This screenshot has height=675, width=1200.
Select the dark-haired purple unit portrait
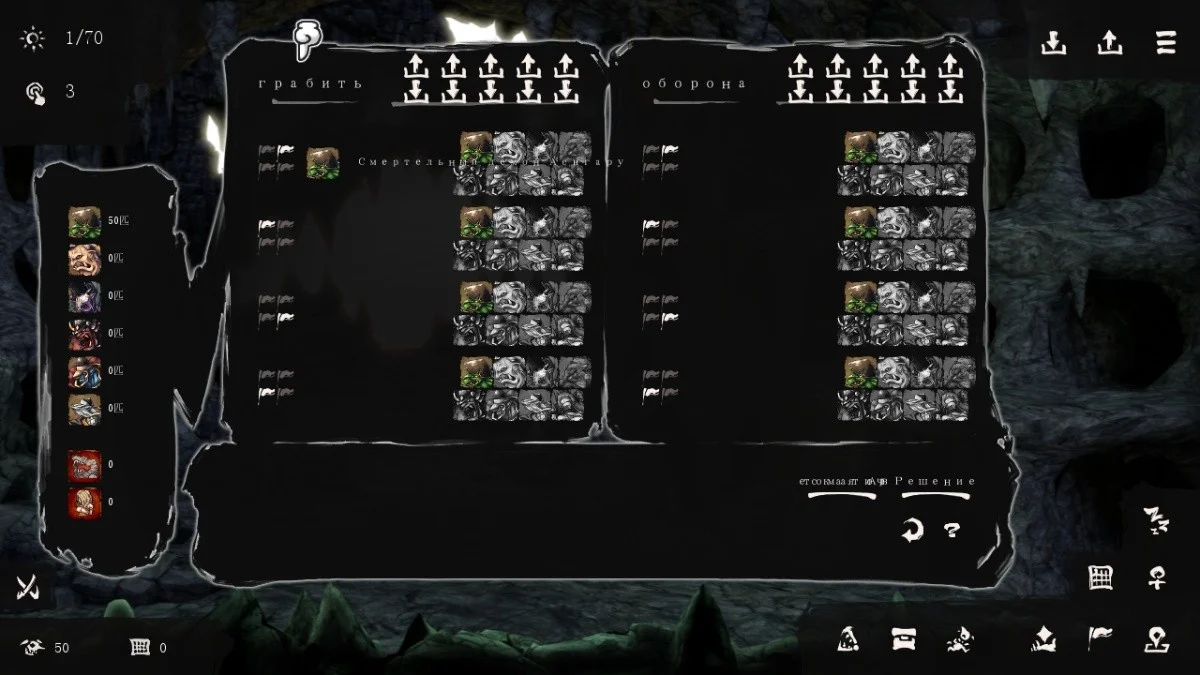point(84,297)
